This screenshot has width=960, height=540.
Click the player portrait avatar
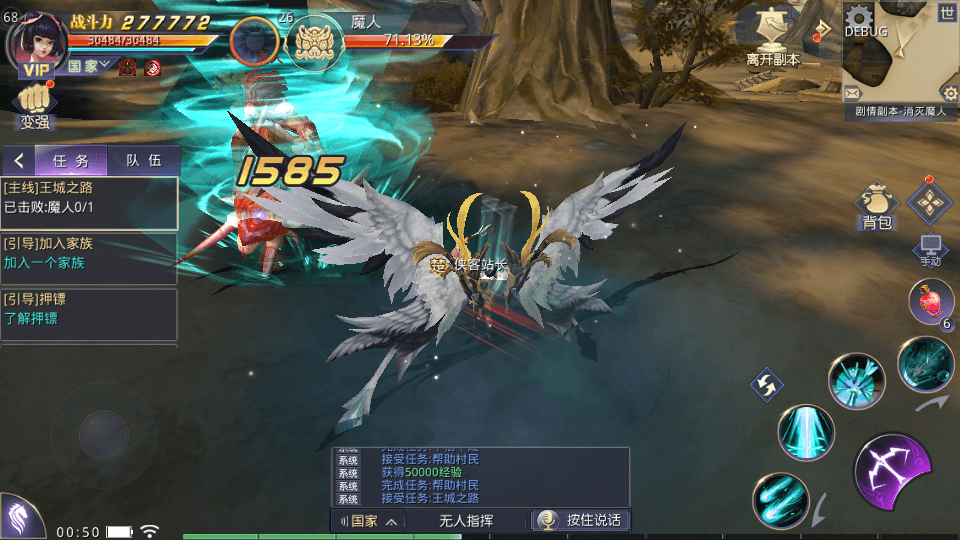click(x=38, y=40)
